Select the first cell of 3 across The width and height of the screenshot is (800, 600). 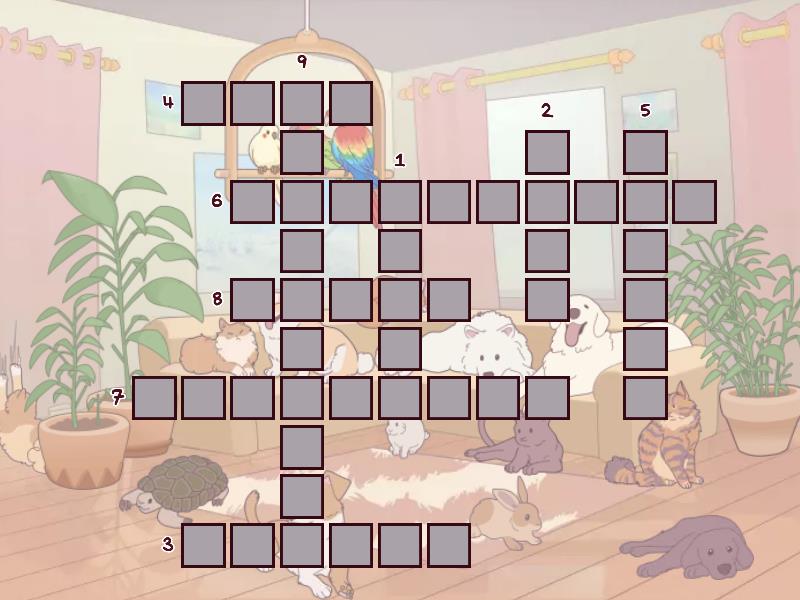click(x=203, y=545)
